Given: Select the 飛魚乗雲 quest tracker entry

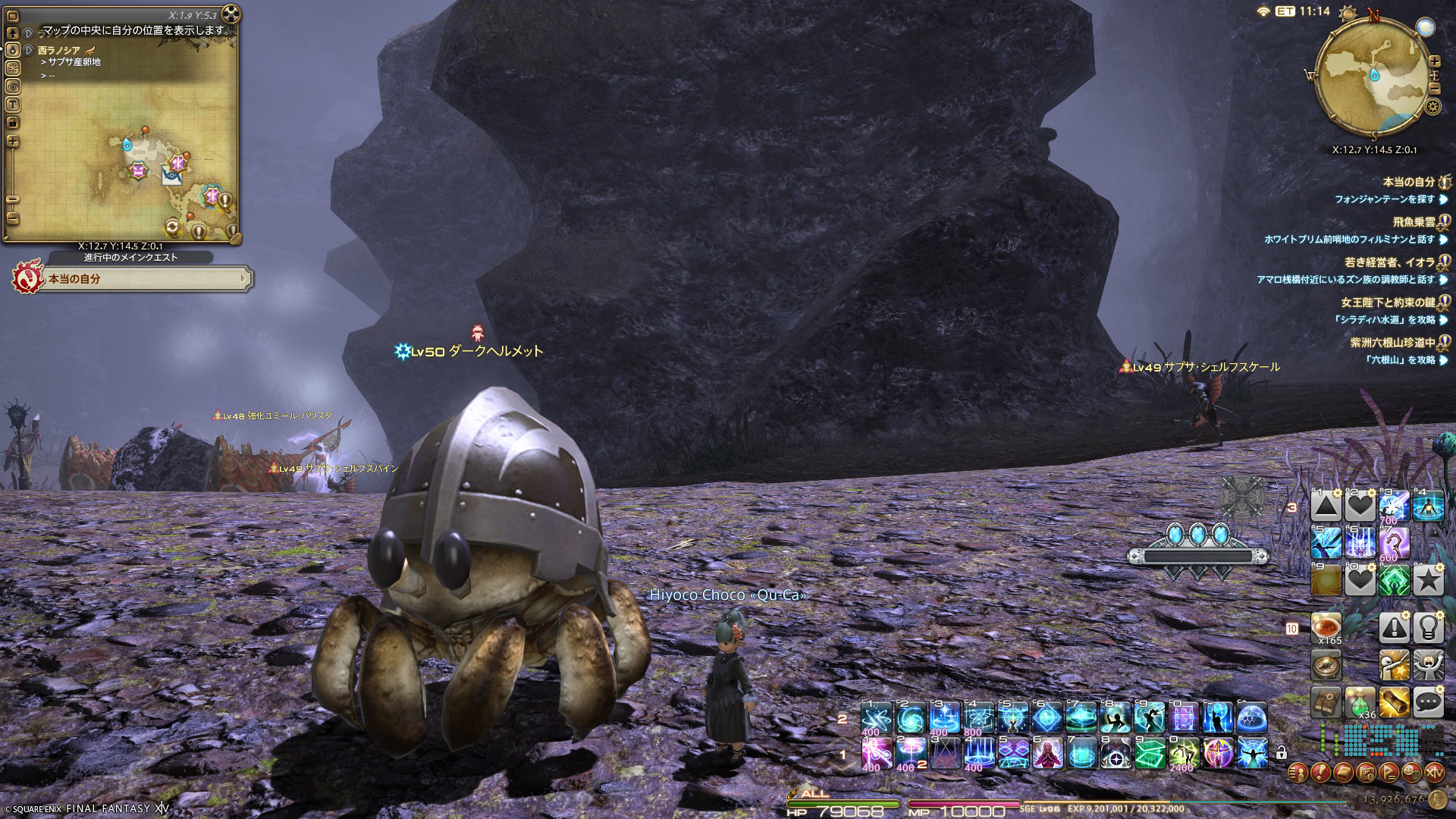Looking at the screenshot, I should click(1414, 222).
